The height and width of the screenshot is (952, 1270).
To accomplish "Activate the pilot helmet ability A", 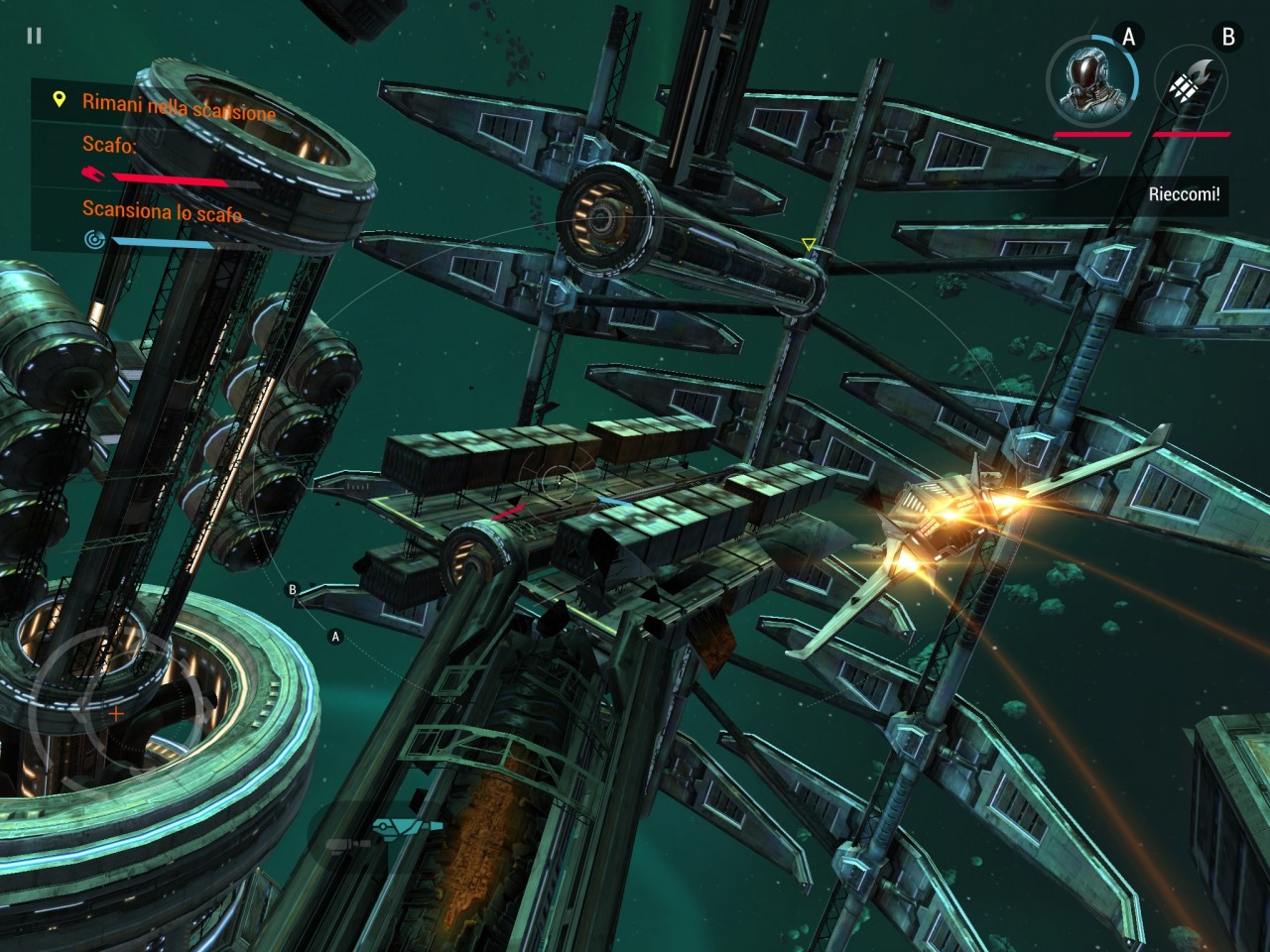I will 1092,79.
